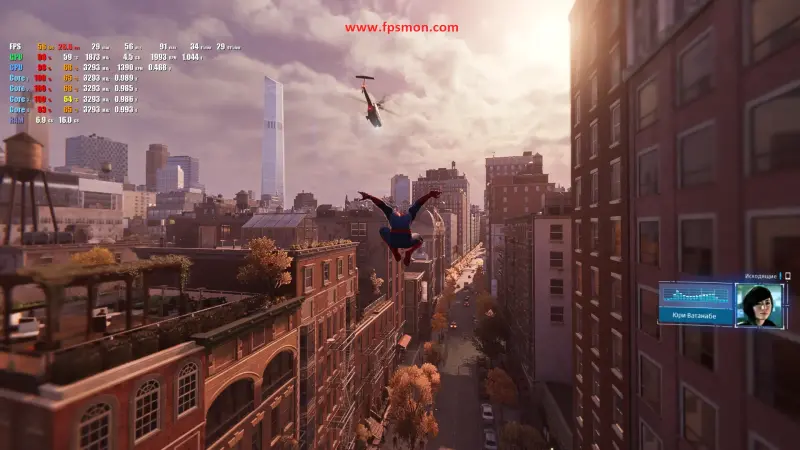The height and width of the screenshot is (450, 800).
Task: Select Yuri Watanabe's caller portrait
Action: coord(759,304)
